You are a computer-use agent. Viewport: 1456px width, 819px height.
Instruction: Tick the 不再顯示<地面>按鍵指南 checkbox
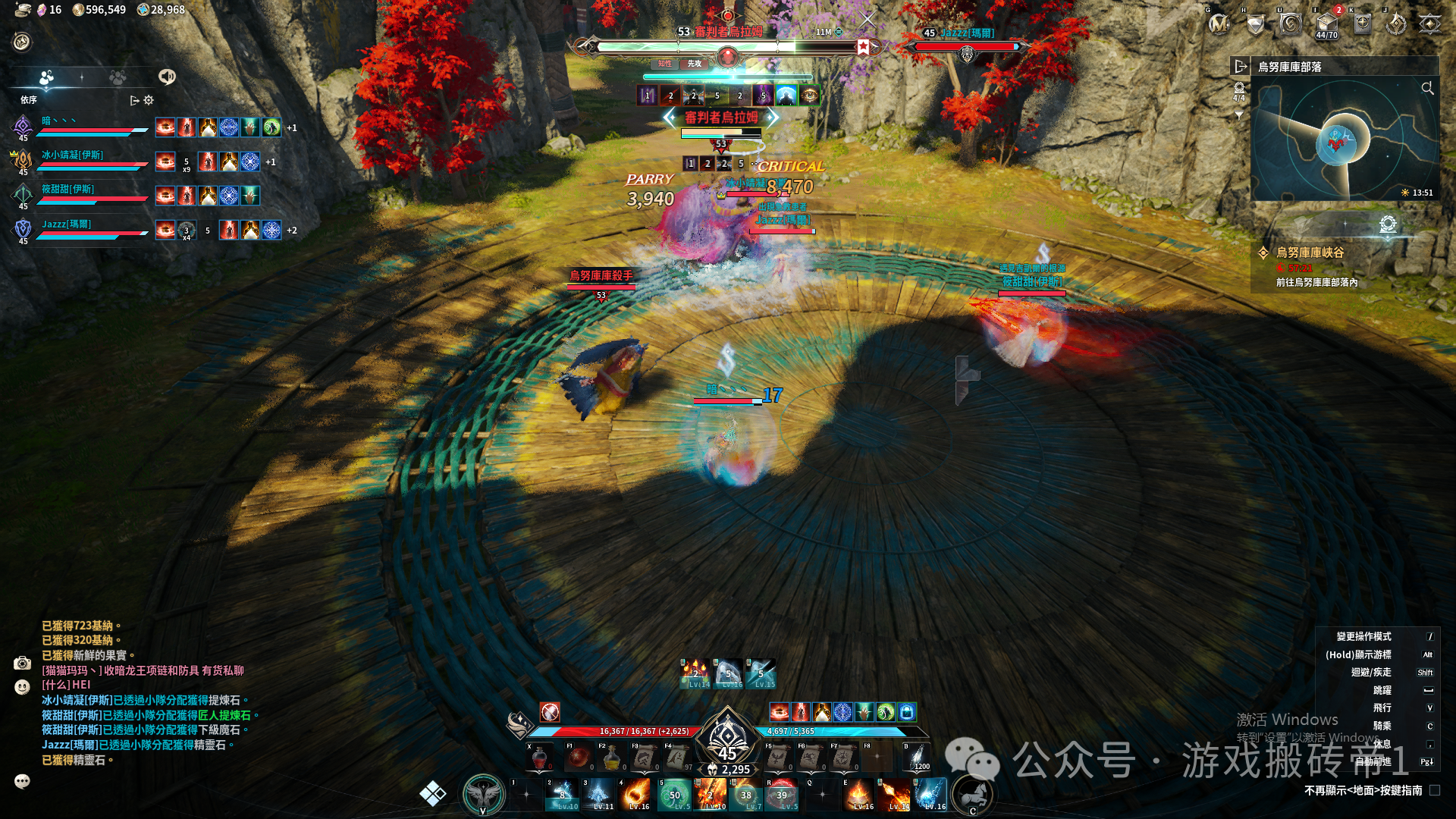coord(1434,790)
